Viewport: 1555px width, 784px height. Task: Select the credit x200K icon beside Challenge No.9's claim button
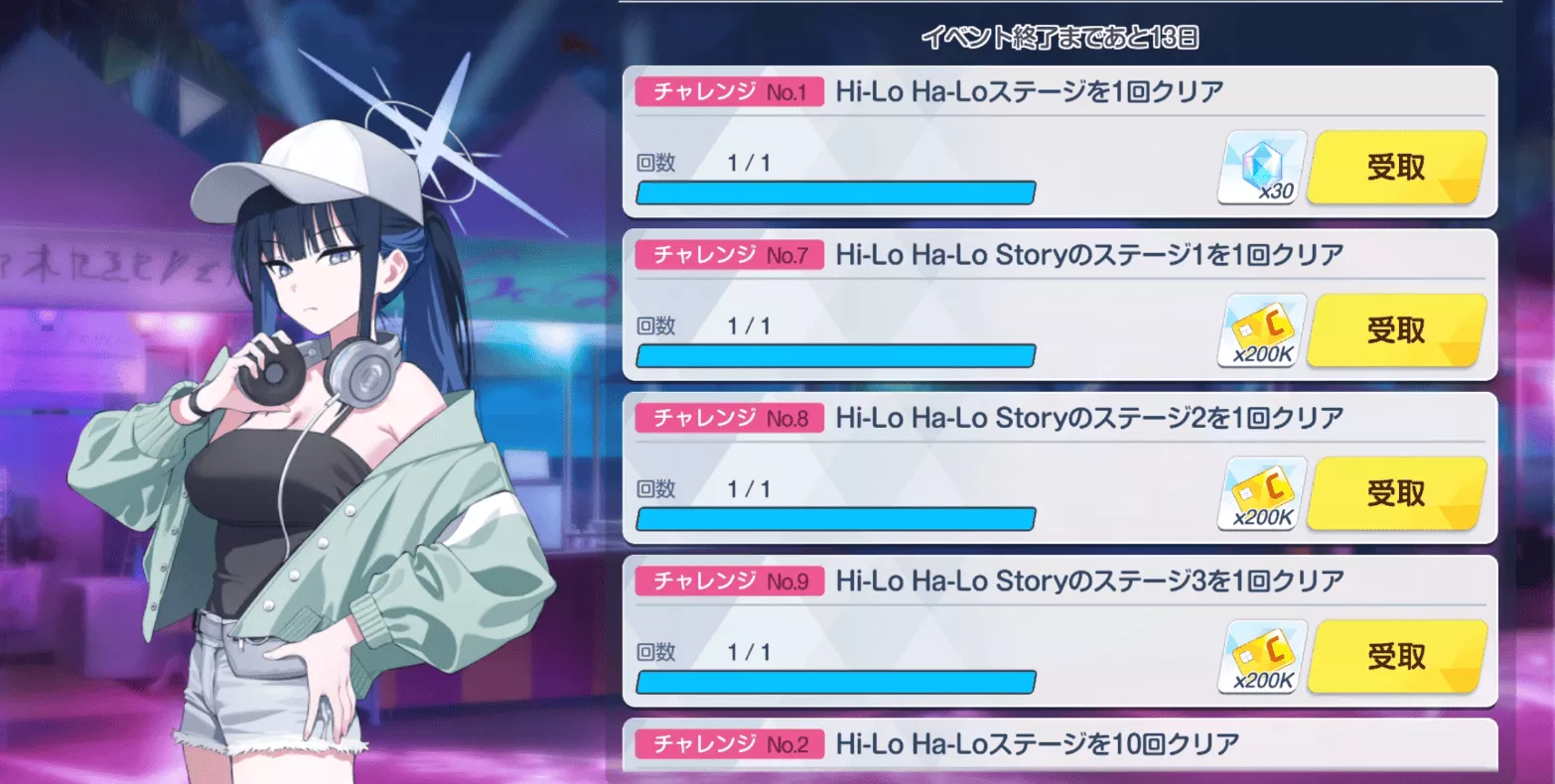tap(1259, 655)
